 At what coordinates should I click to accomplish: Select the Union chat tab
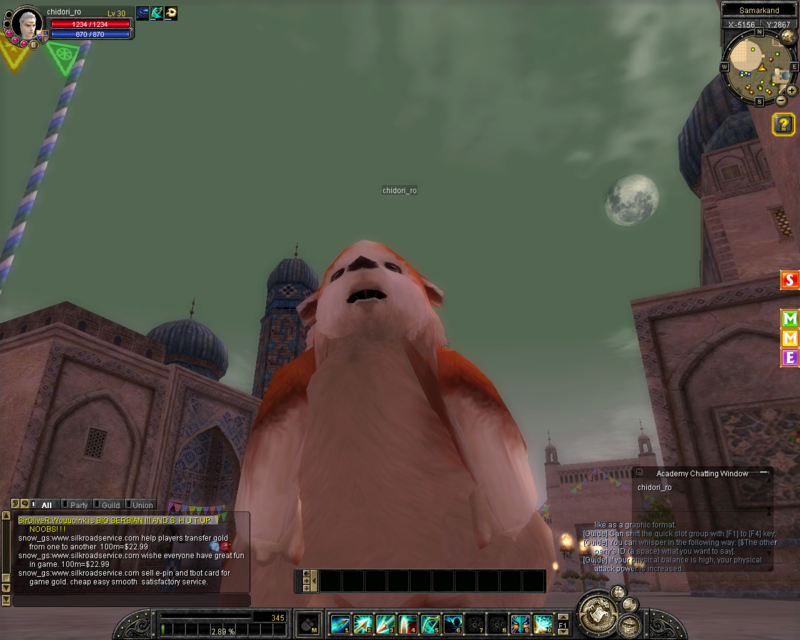[x=142, y=505]
